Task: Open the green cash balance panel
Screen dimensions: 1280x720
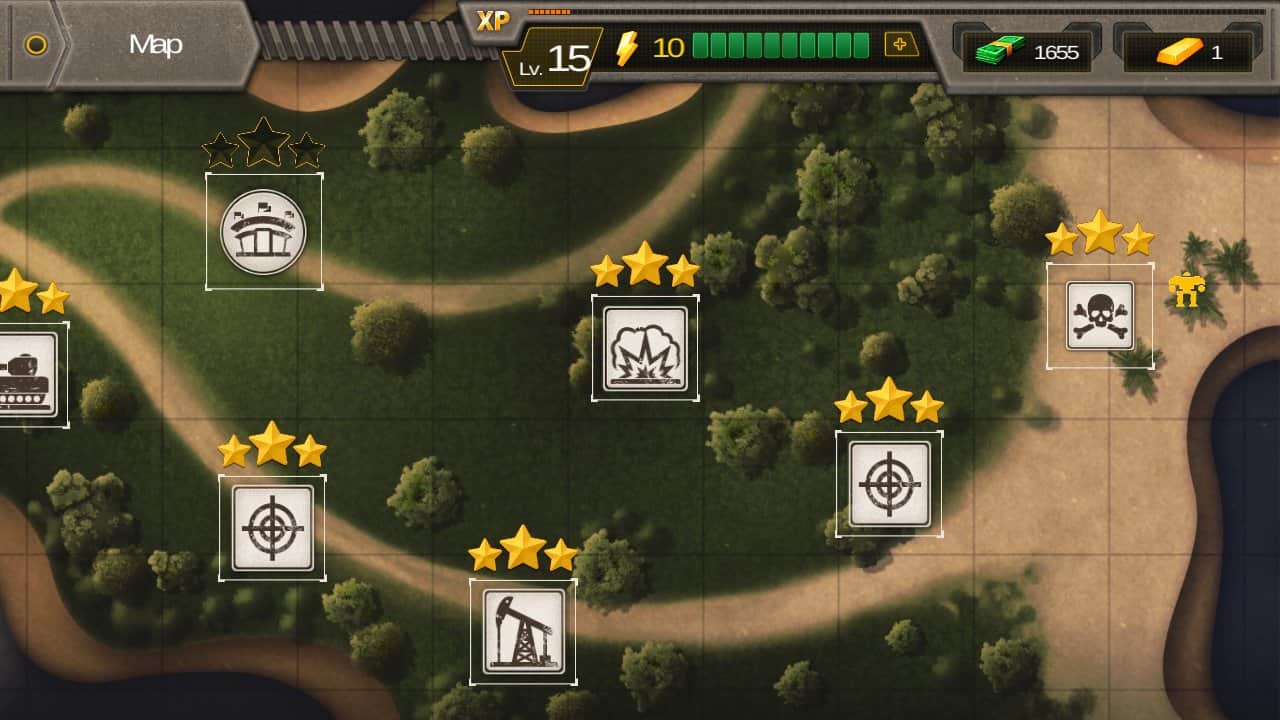Action: (1027, 52)
